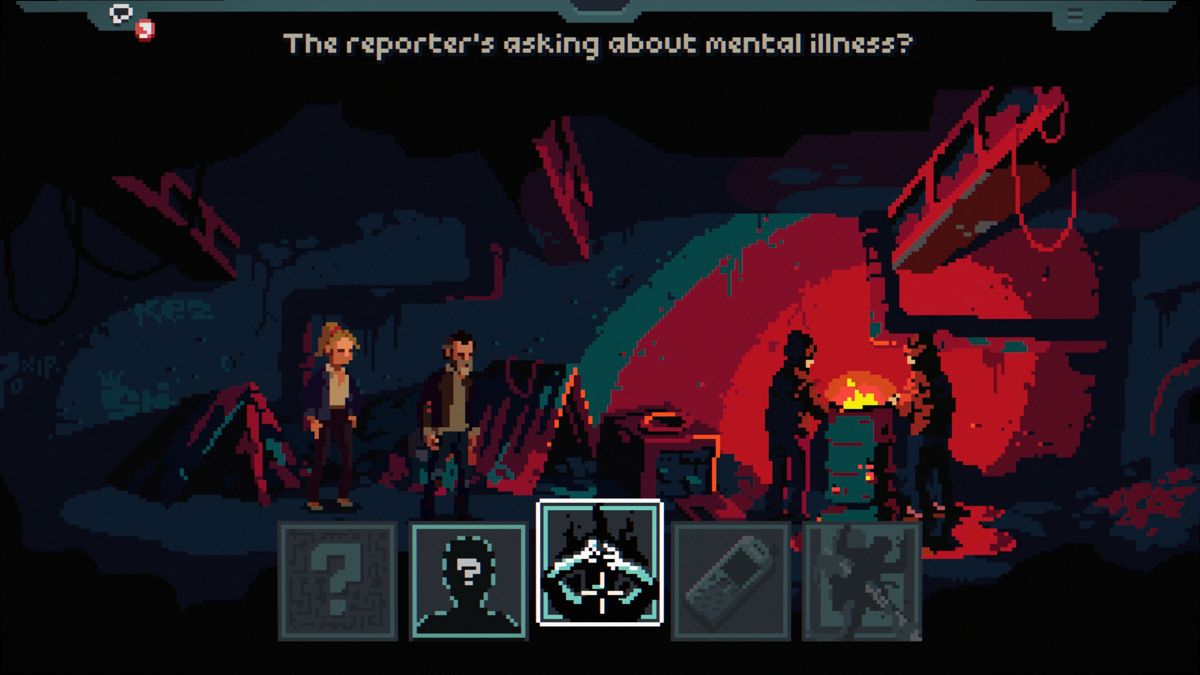Select the mobile phone topic card
1200x675 pixels.
pos(731,580)
